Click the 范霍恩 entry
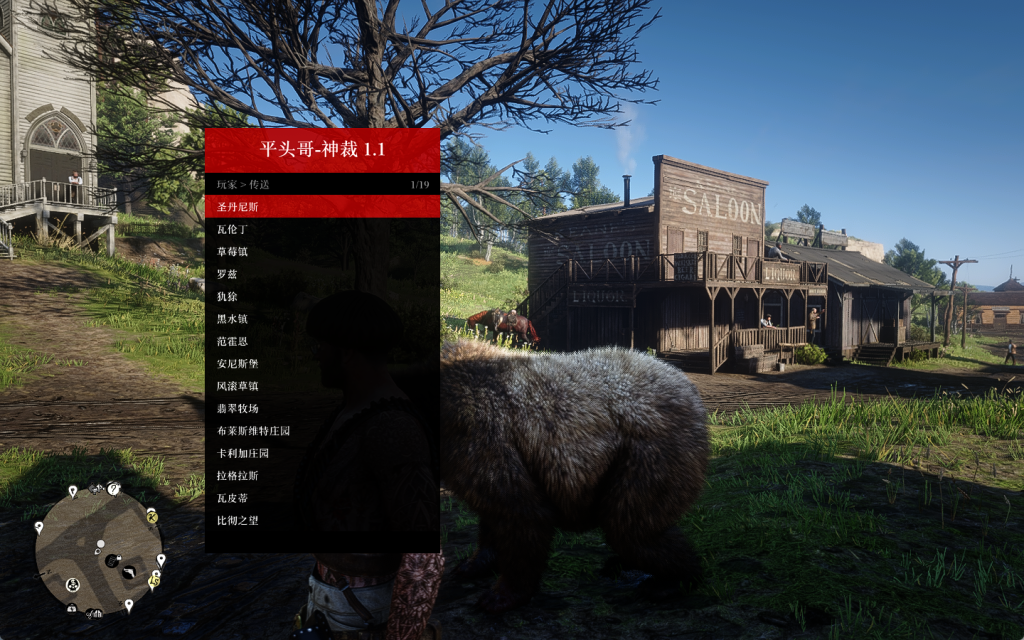The height and width of the screenshot is (640, 1024). [x=322, y=341]
